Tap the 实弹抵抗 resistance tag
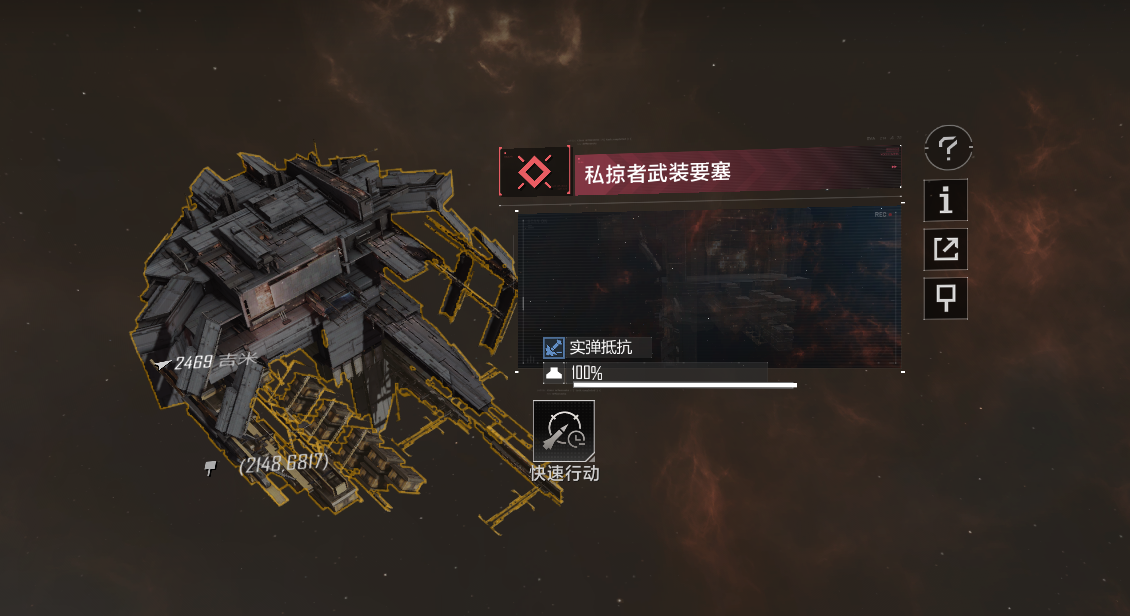The image size is (1130, 616). coord(596,348)
